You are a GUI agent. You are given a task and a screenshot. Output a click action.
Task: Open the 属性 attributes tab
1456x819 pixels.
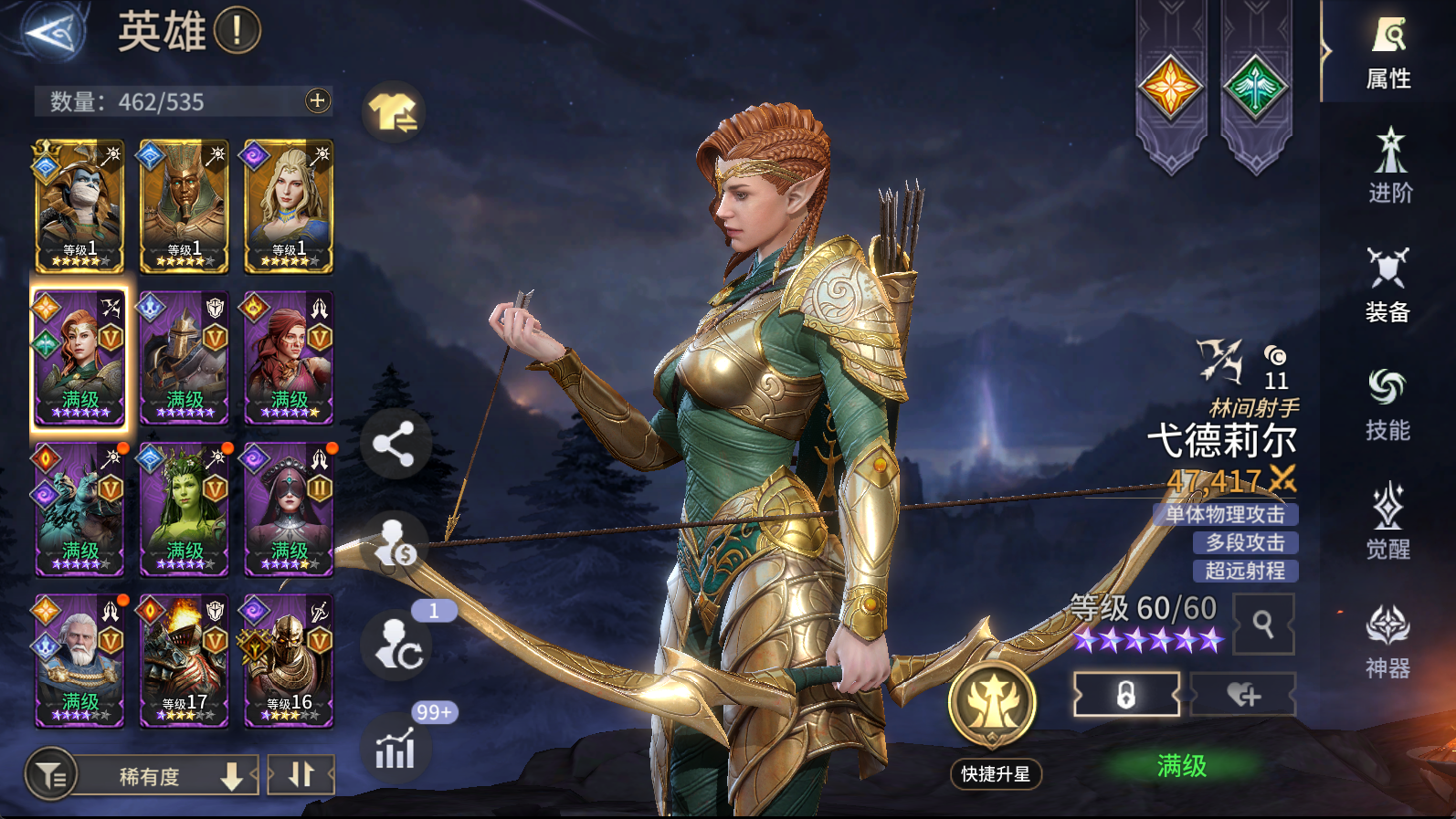[1388, 53]
